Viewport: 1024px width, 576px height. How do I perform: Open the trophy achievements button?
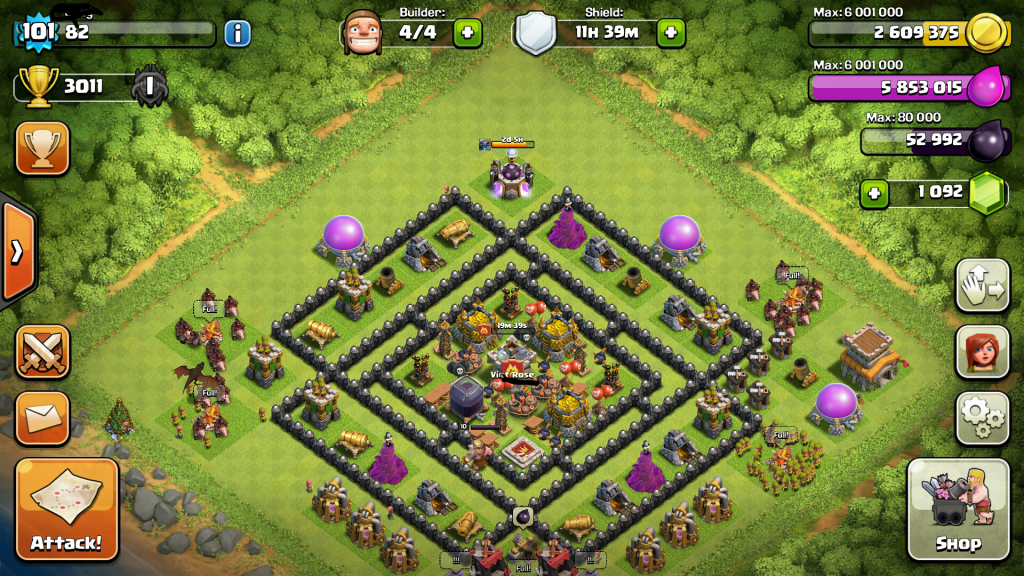point(43,148)
